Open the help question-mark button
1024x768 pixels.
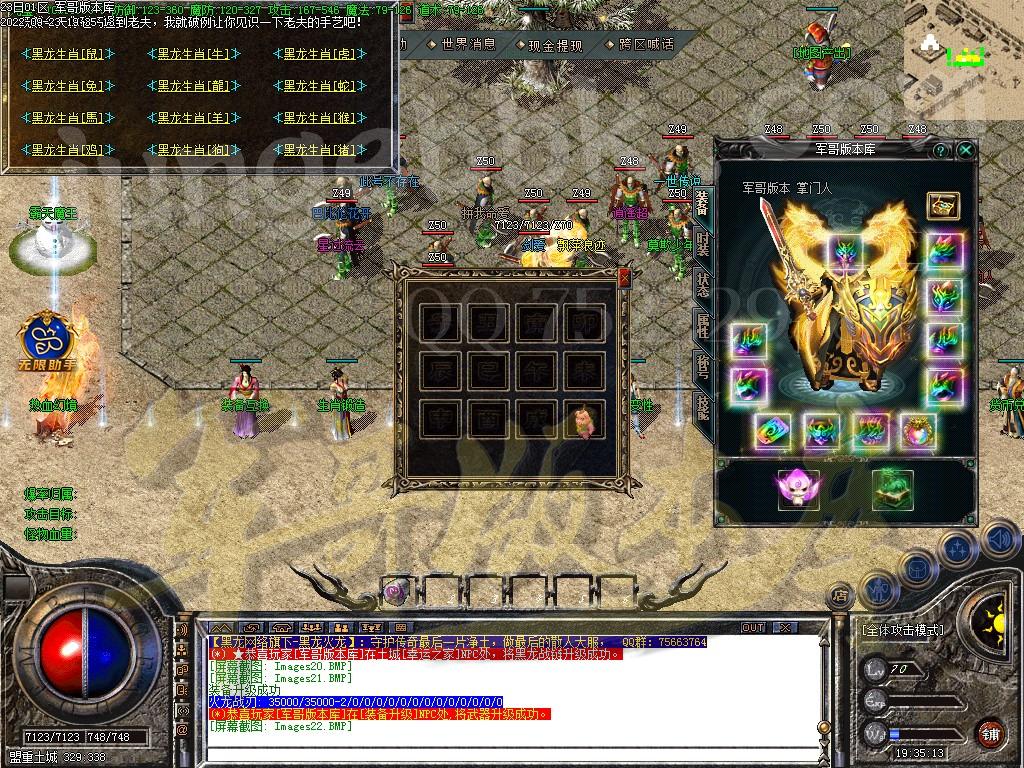pyautogui.click(x=940, y=150)
